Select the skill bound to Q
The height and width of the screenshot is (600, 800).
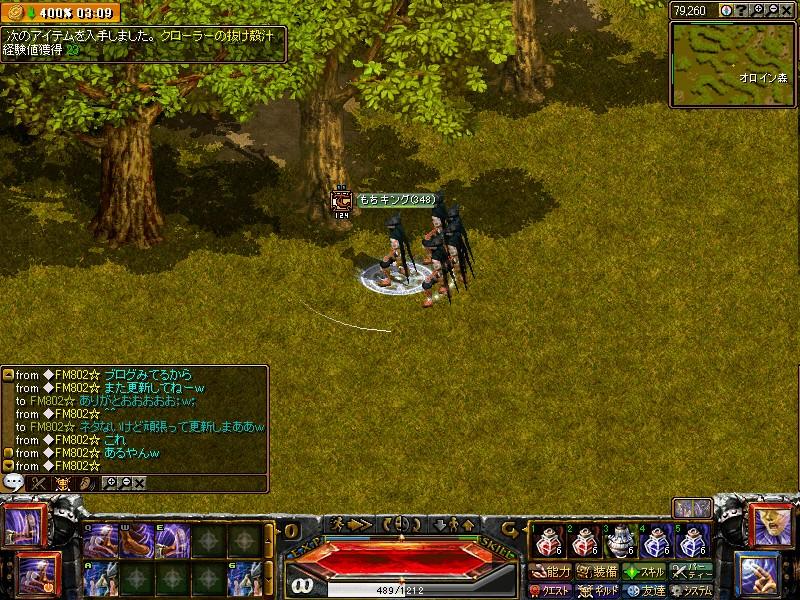(101, 541)
